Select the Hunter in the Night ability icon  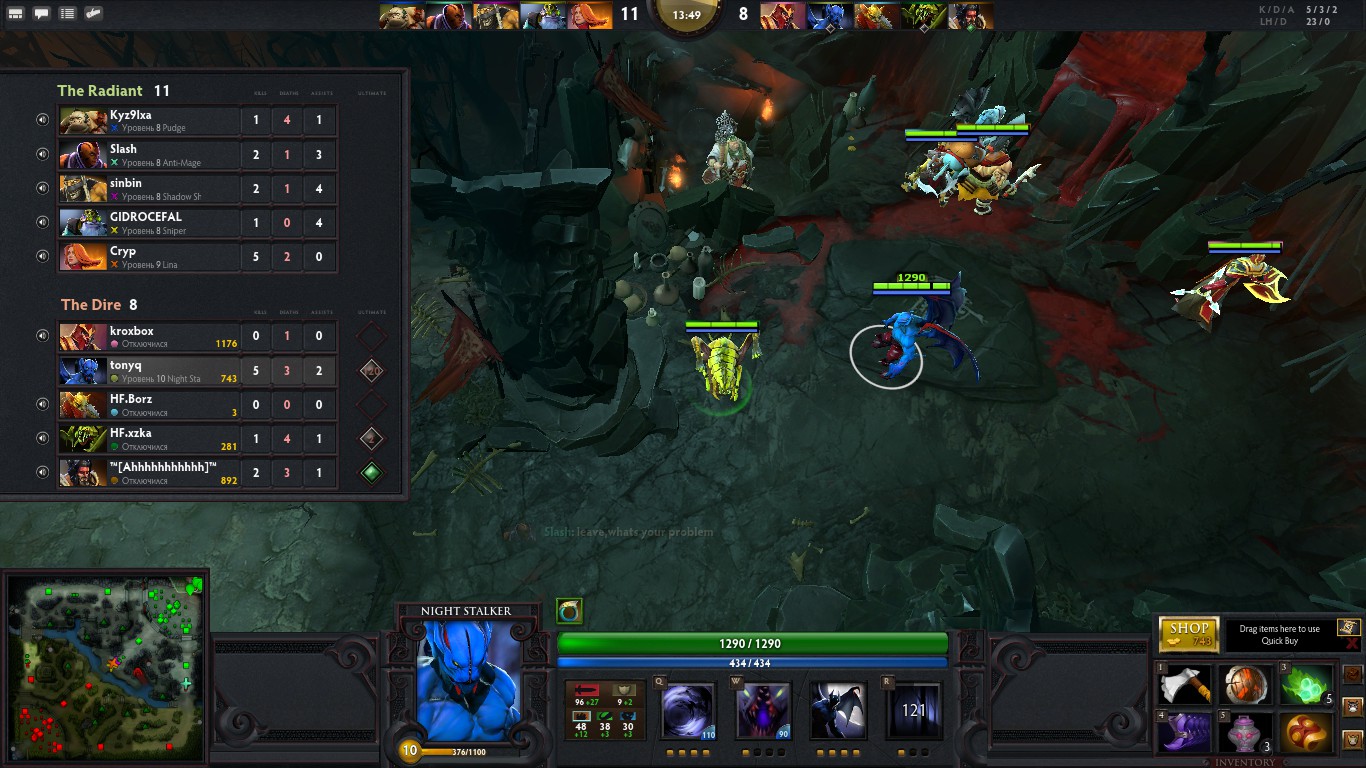coord(838,711)
